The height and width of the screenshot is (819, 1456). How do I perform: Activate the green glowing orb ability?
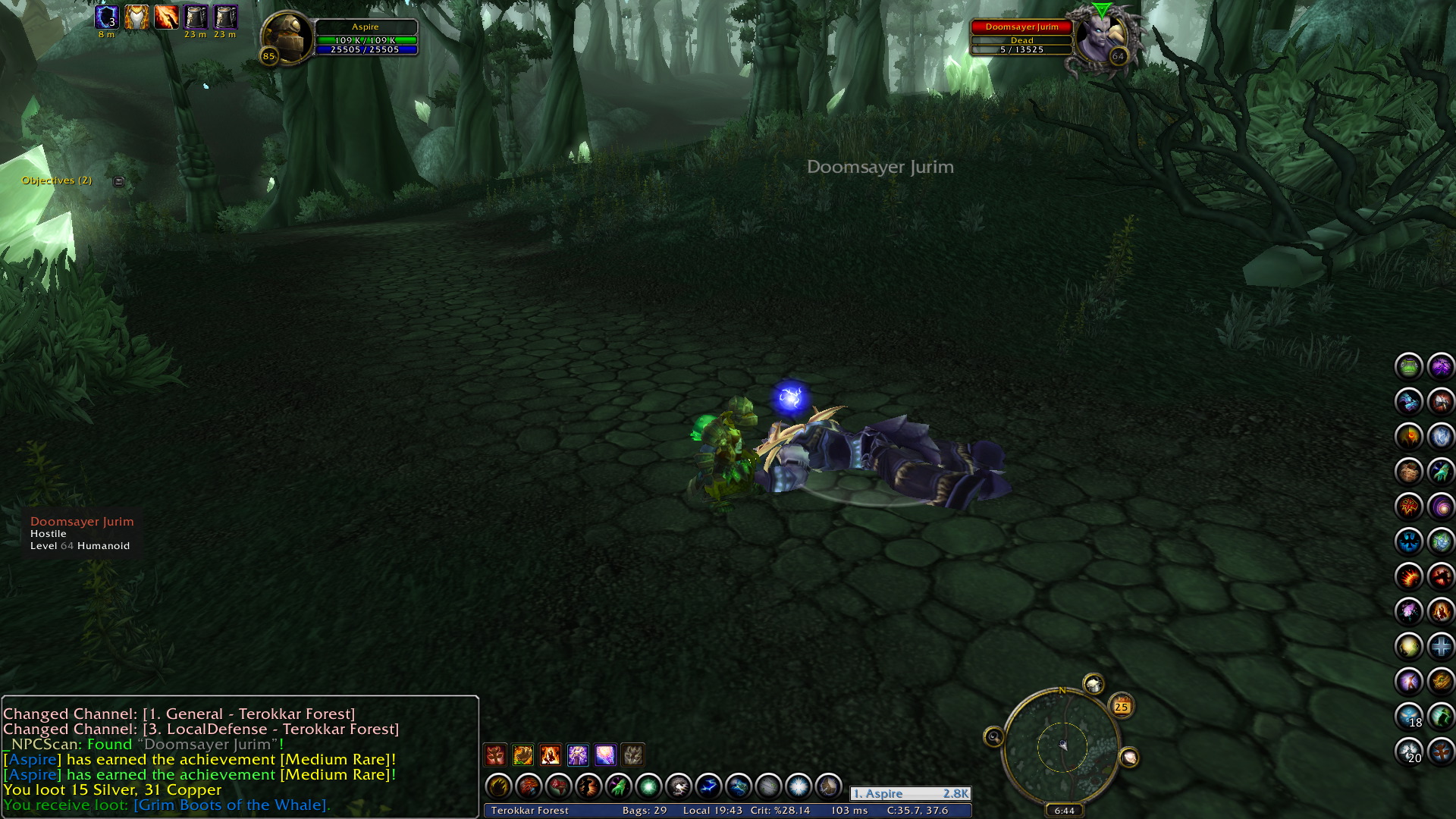[648, 787]
